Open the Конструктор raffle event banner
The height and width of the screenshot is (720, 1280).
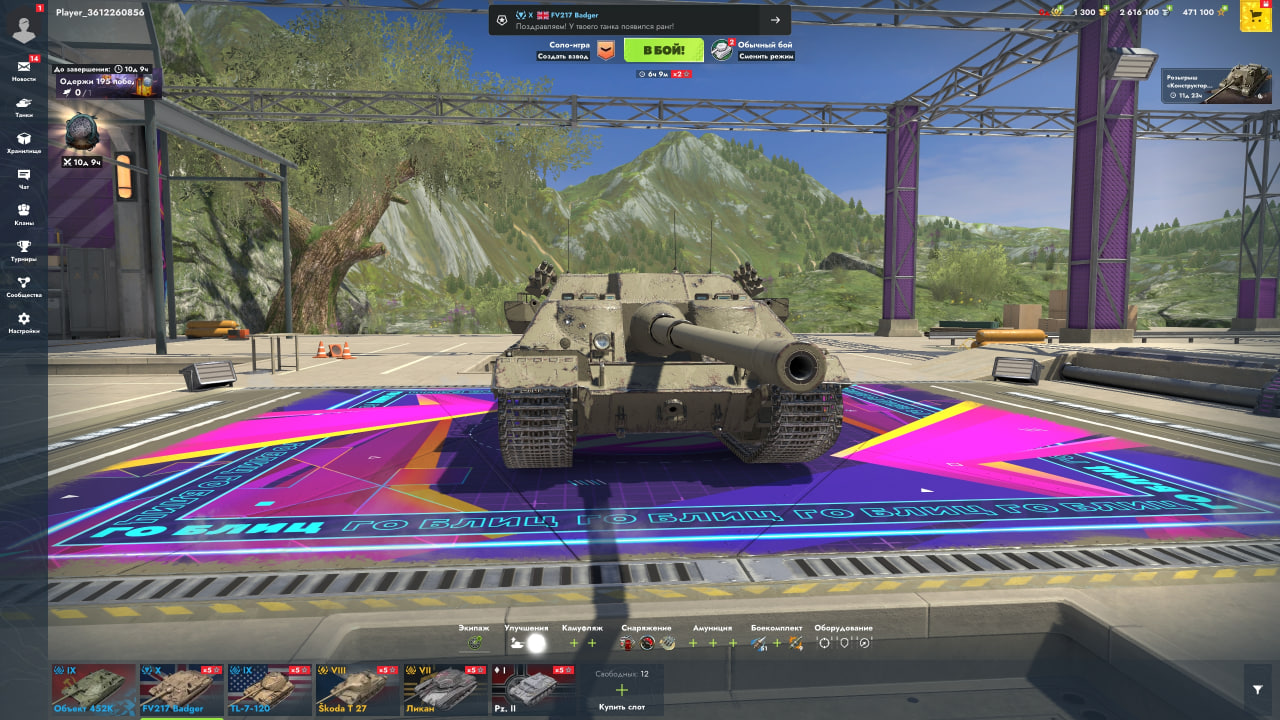click(x=1216, y=84)
